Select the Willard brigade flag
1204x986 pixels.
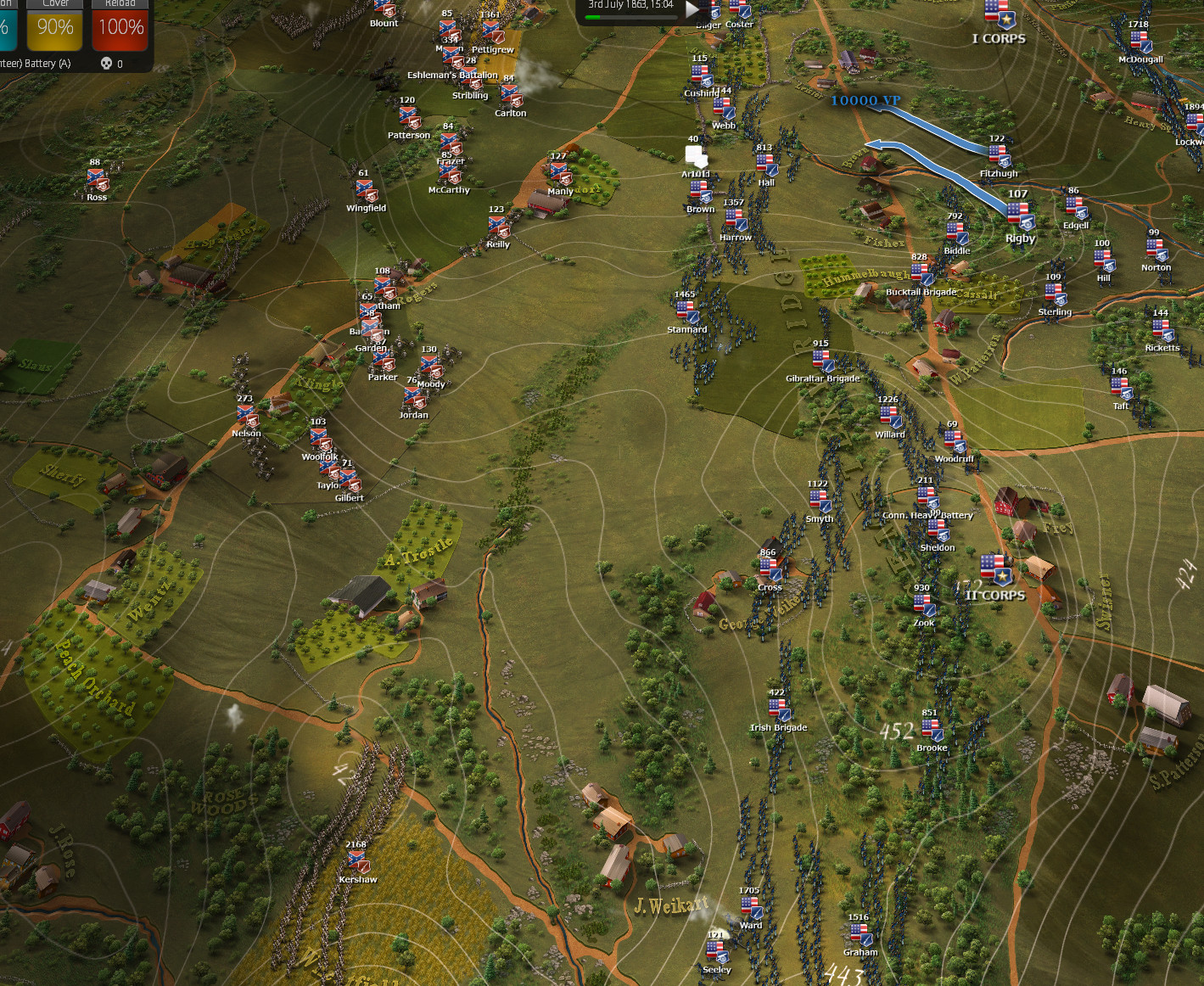click(889, 416)
